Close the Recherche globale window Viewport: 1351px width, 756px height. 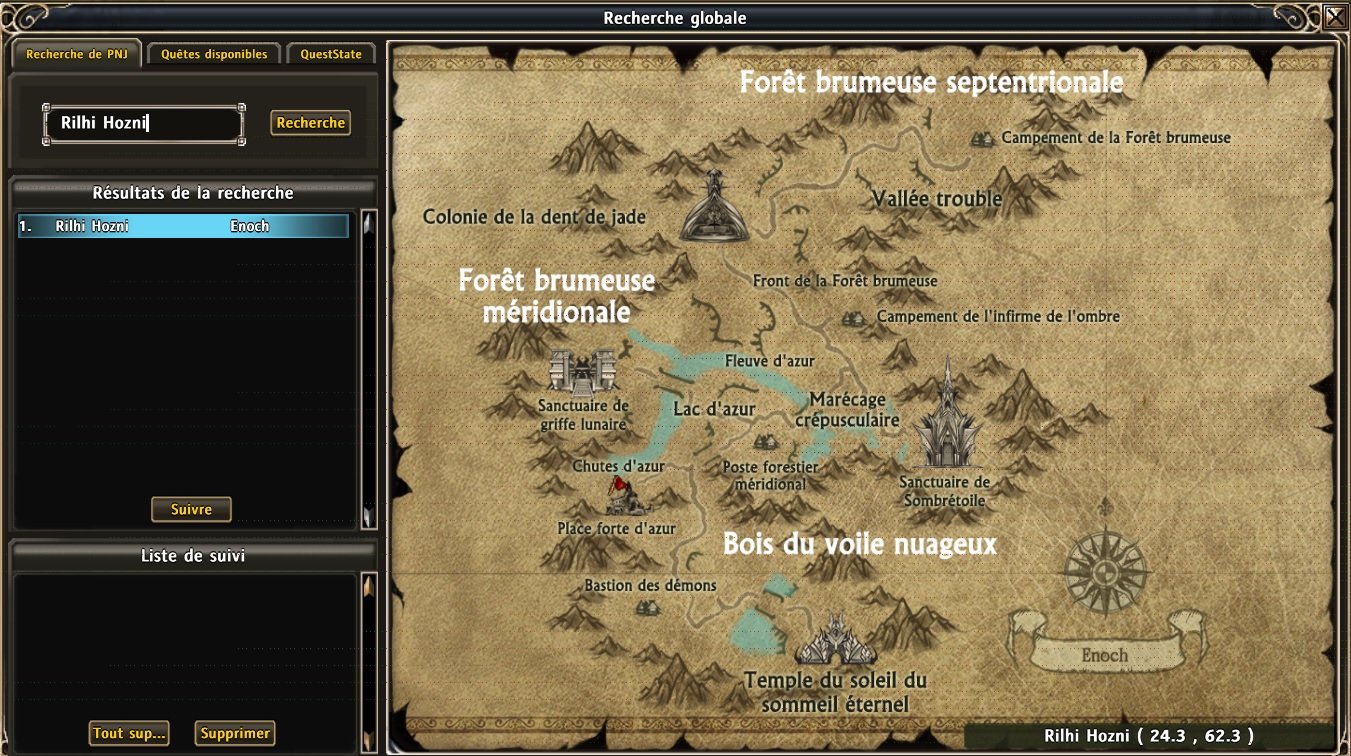pyautogui.click(x=1335, y=17)
